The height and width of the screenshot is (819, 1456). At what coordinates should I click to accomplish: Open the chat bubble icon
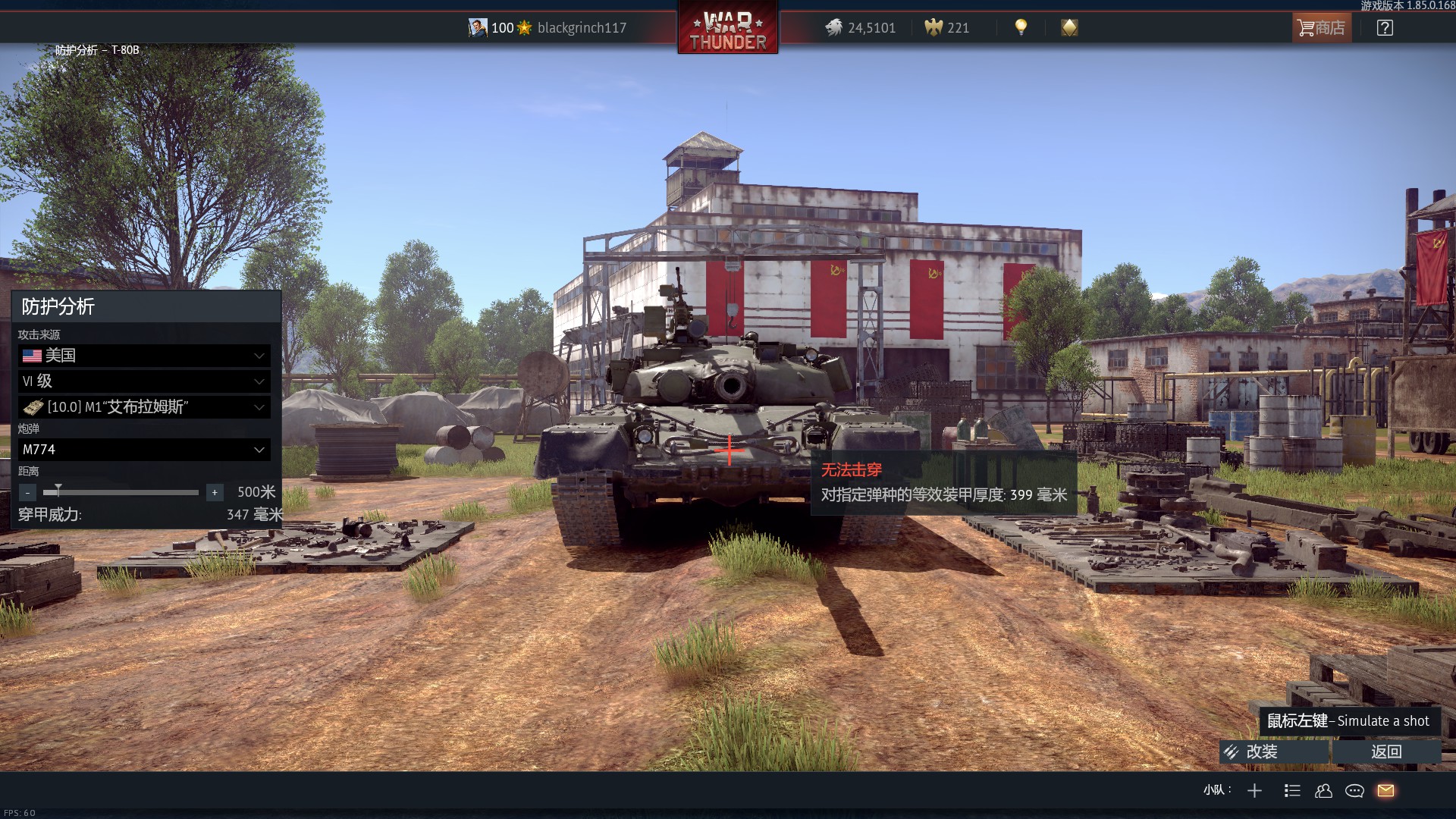tap(1354, 791)
